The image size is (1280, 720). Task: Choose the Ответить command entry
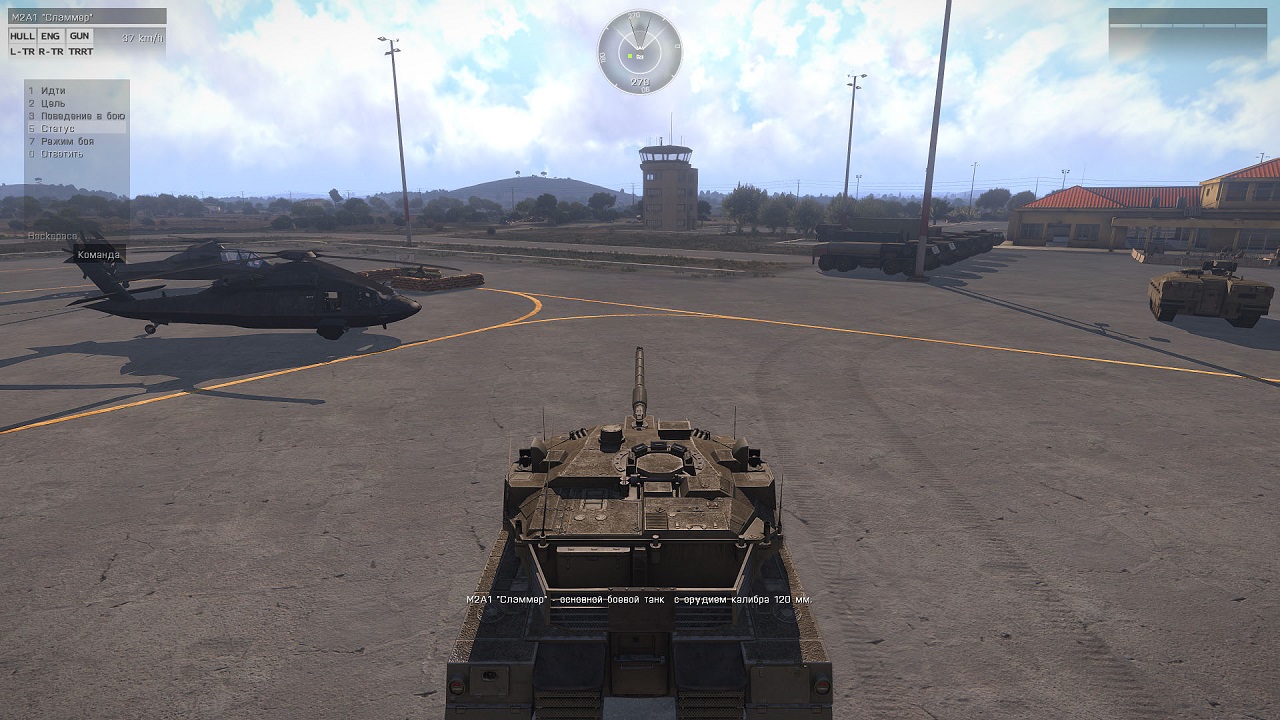point(62,154)
